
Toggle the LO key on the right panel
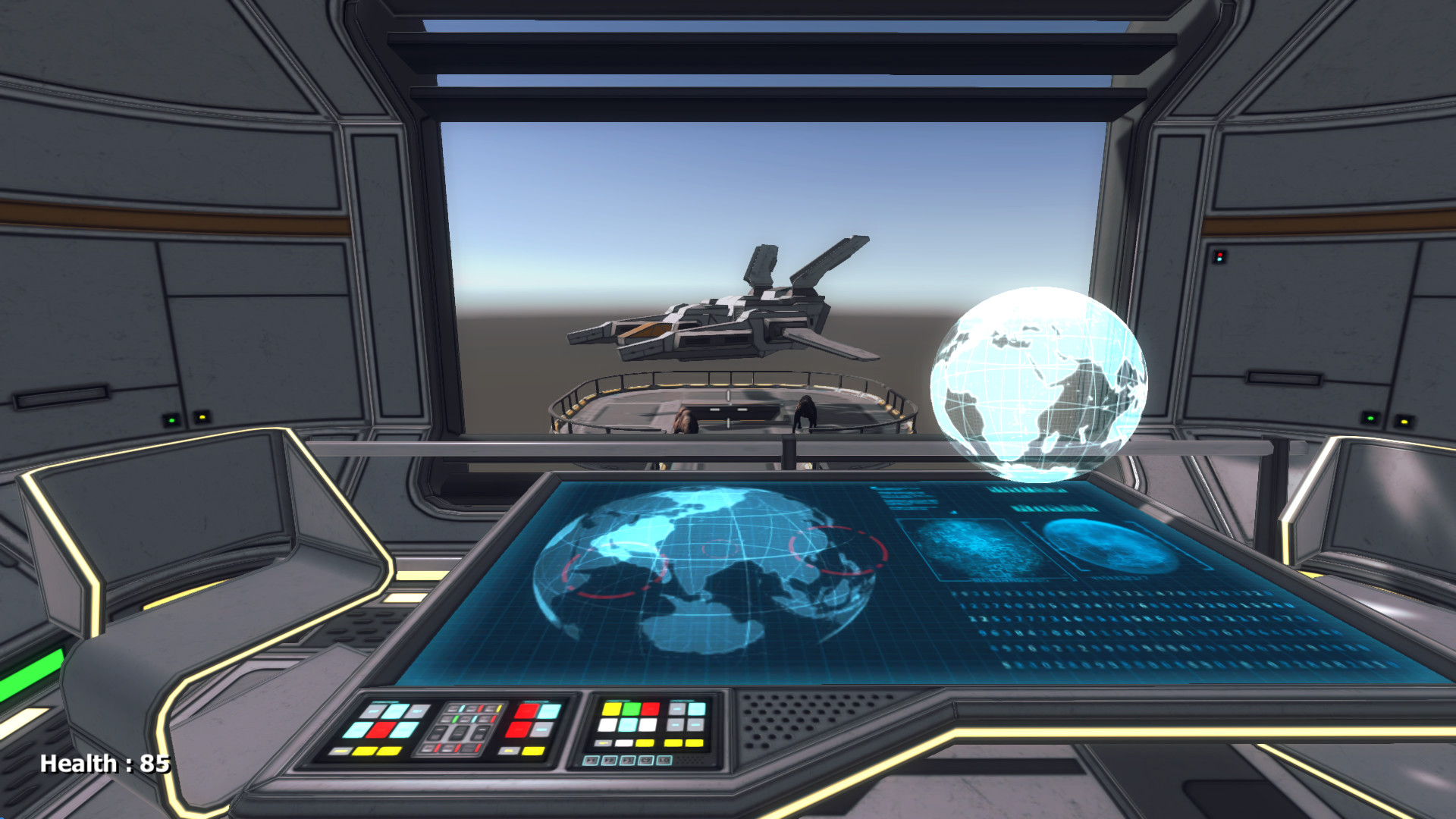[664, 760]
